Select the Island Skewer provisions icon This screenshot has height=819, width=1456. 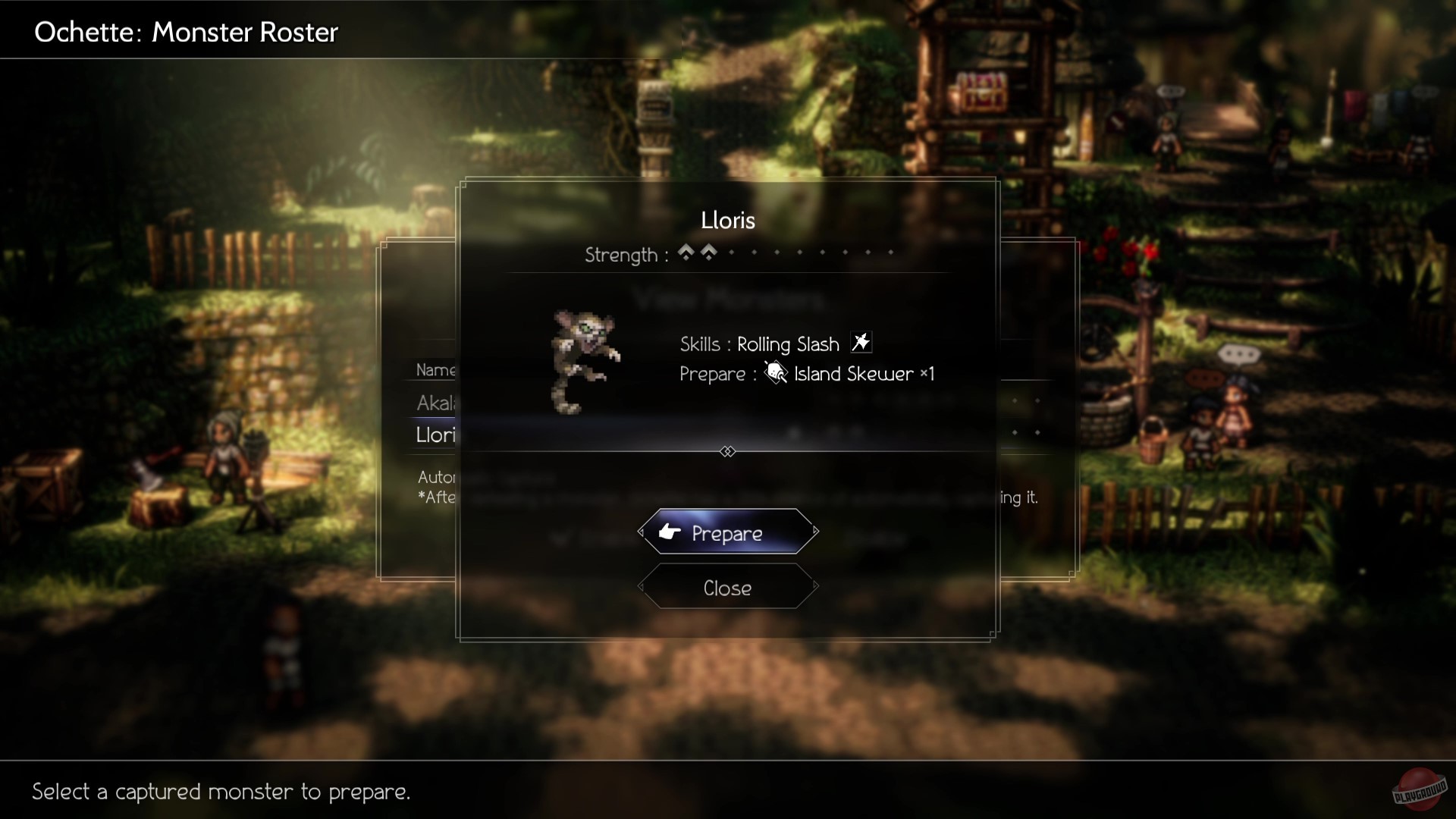775,373
